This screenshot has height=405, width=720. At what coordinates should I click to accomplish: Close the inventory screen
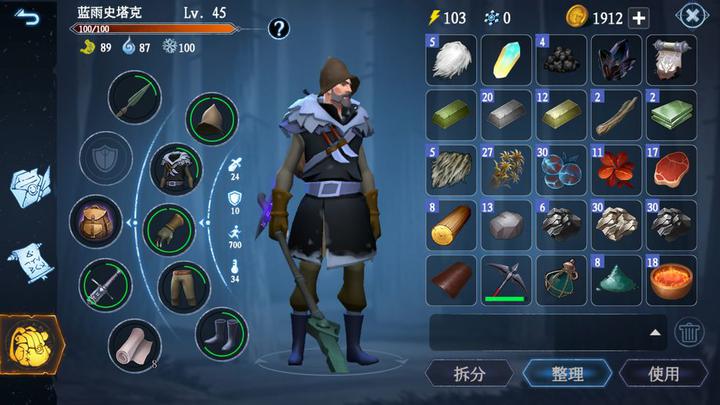[x=692, y=16]
